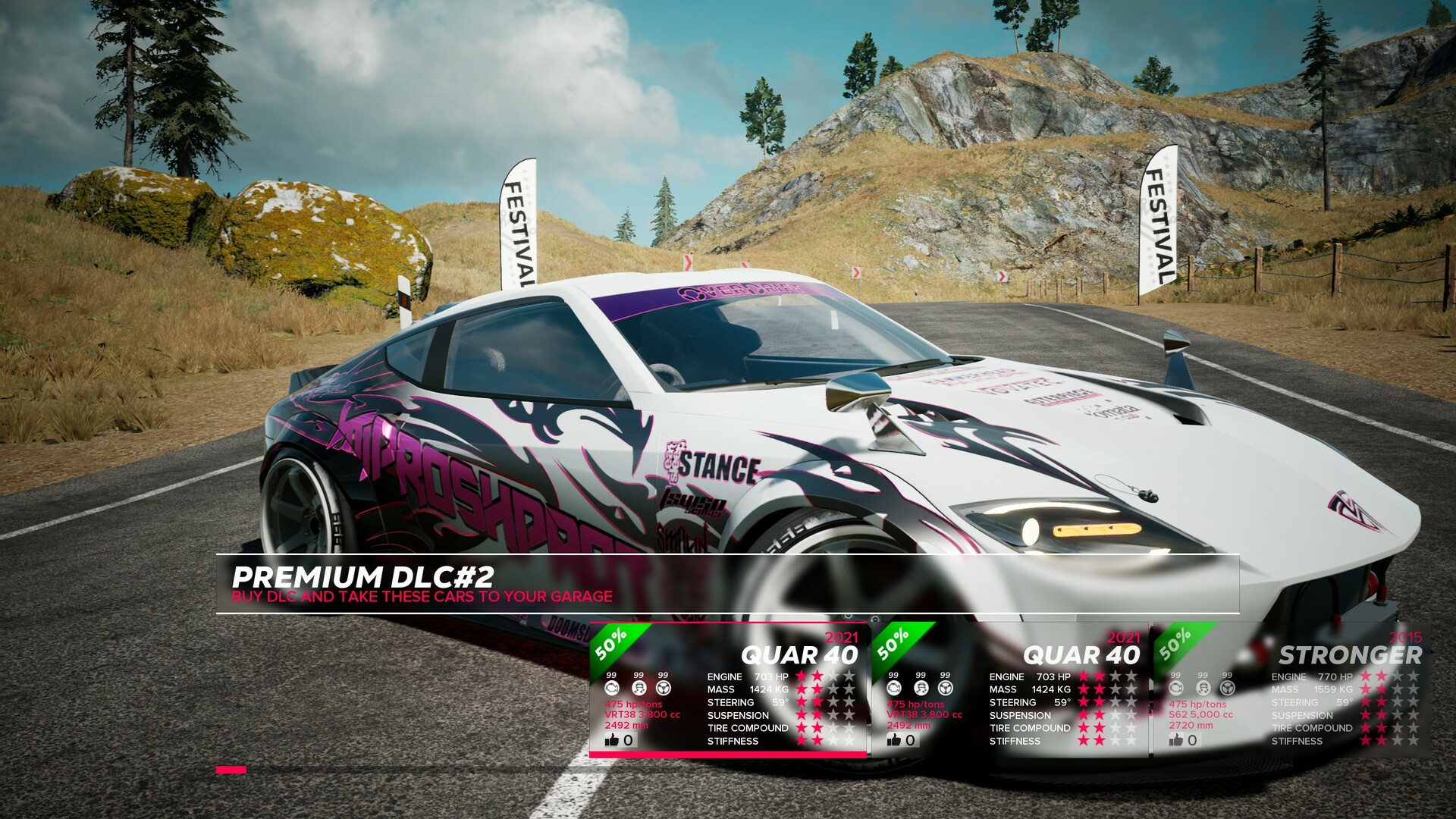Click the engine icon showing 99 on the Stronger card
The image size is (1456, 819).
click(1176, 689)
